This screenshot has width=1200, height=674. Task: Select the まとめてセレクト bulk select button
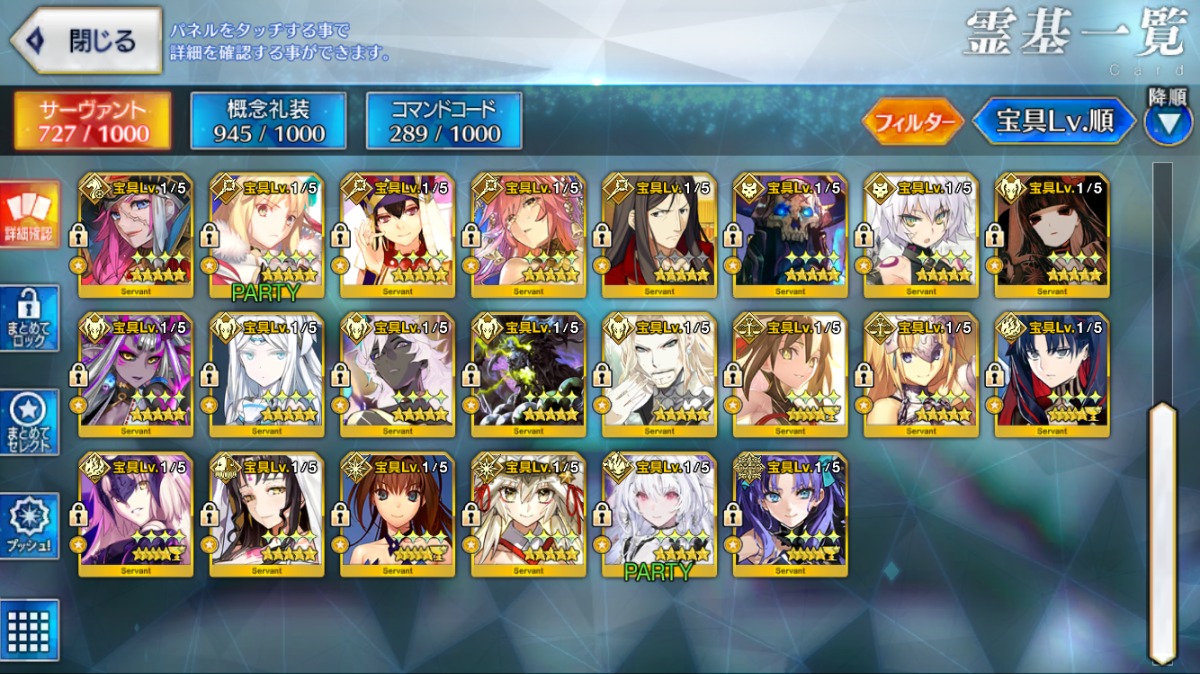(29, 422)
